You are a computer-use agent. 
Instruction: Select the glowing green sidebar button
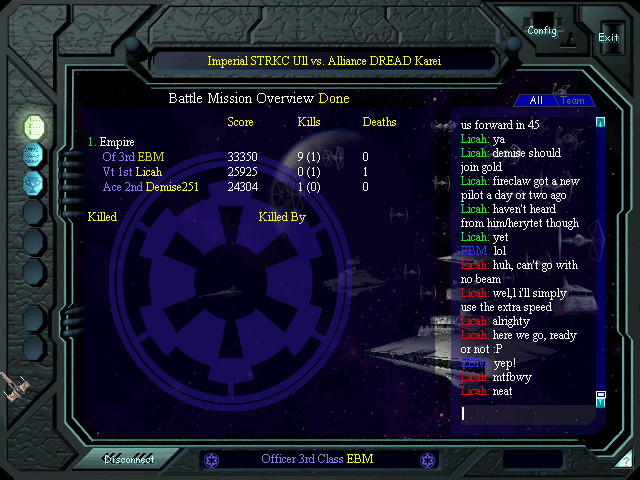(34, 126)
